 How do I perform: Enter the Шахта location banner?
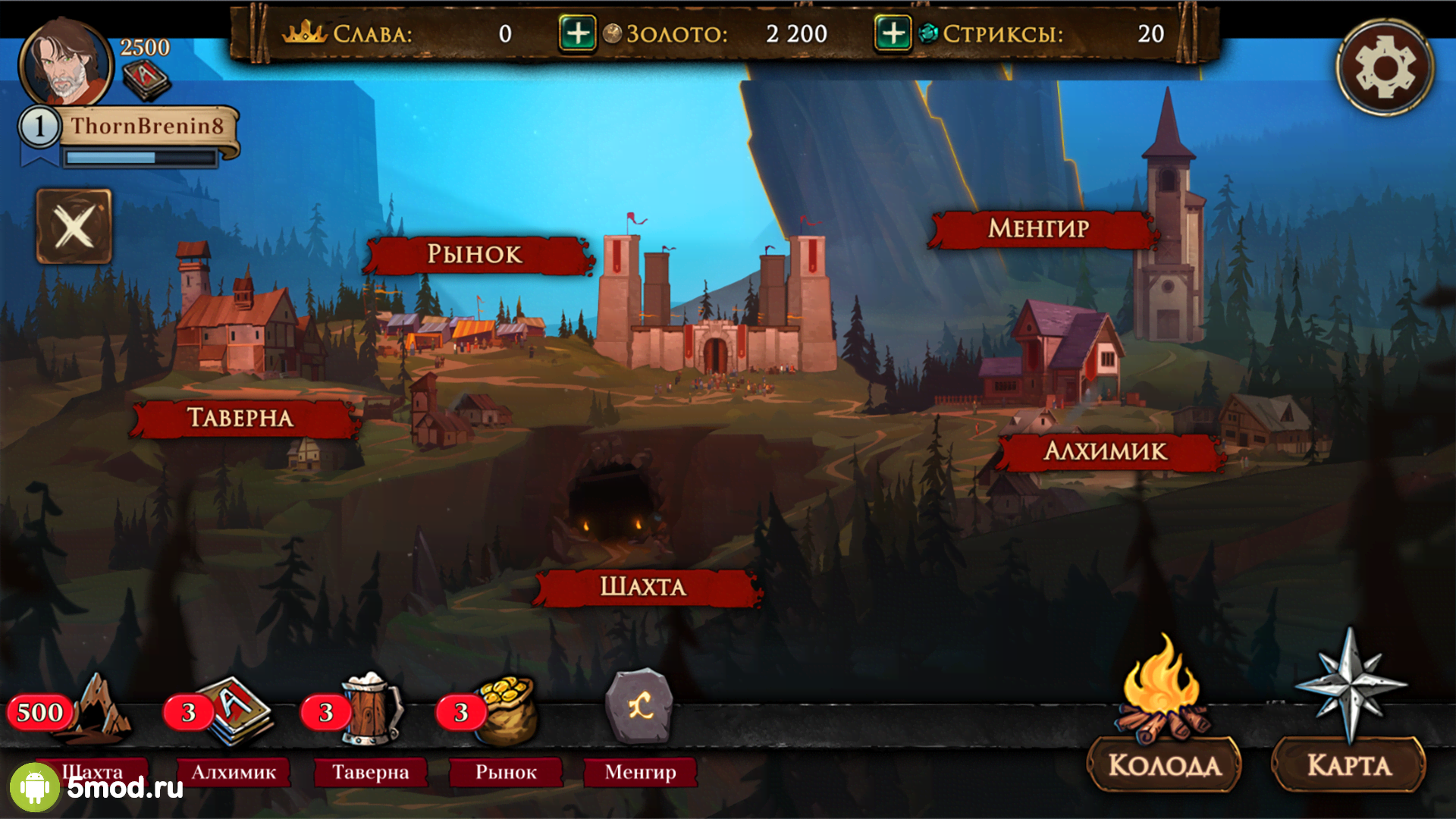[x=645, y=587]
